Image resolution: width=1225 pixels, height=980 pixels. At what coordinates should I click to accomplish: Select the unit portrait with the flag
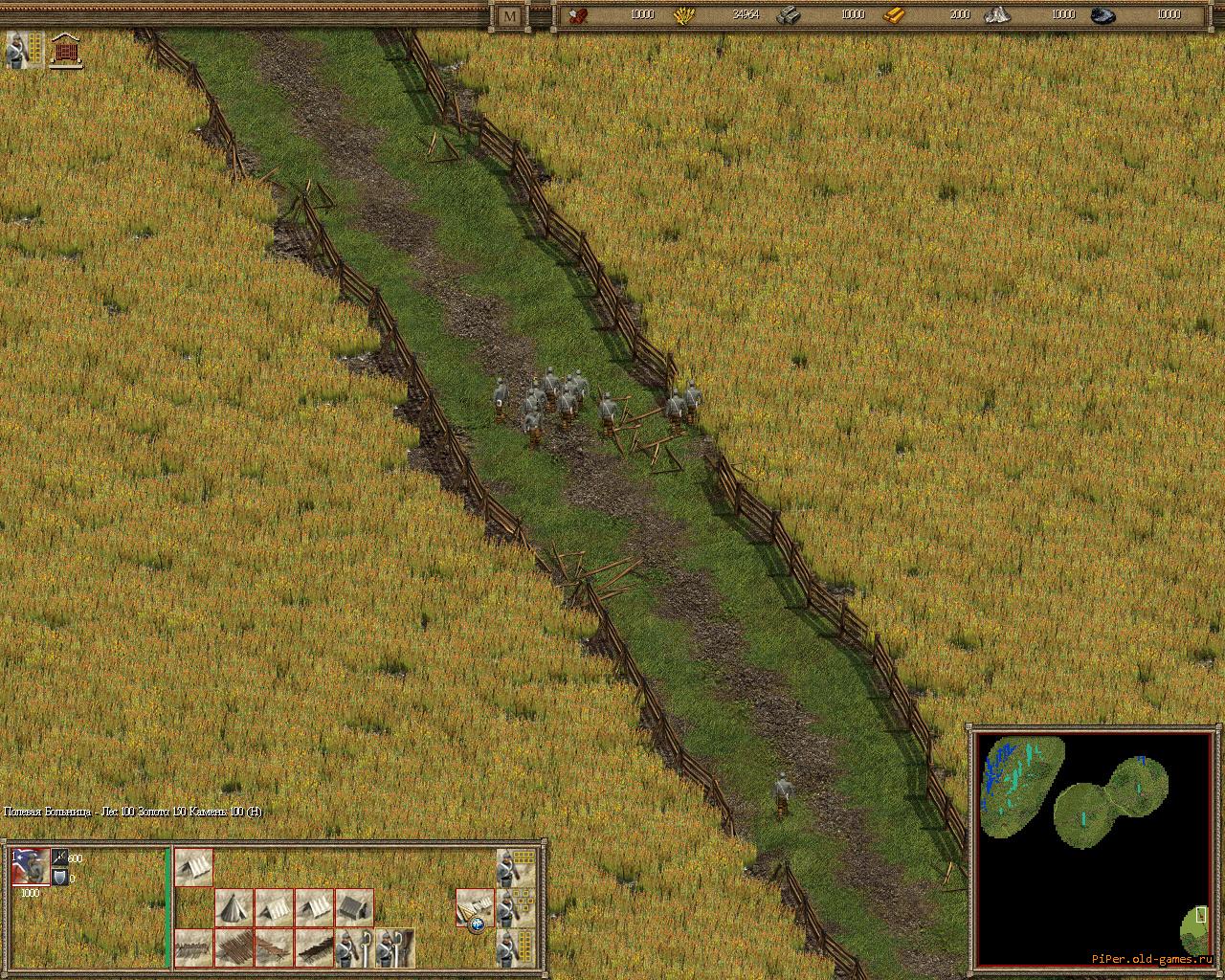(x=30, y=867)
